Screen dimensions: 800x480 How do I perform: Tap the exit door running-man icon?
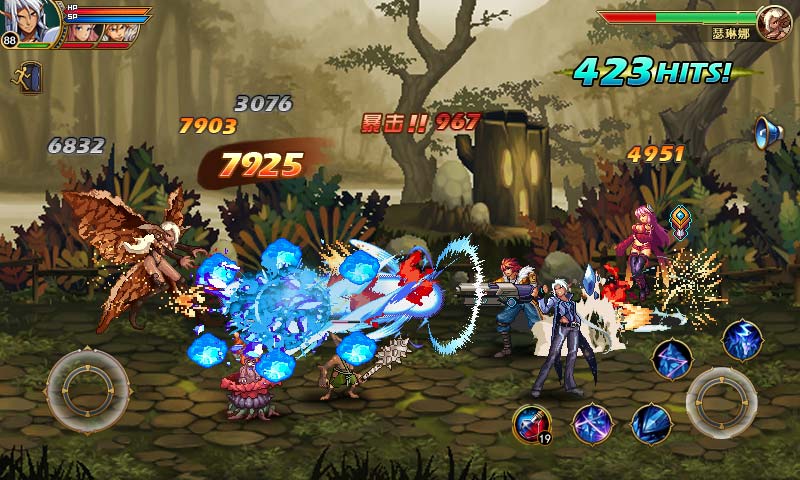tap(27, 77)
